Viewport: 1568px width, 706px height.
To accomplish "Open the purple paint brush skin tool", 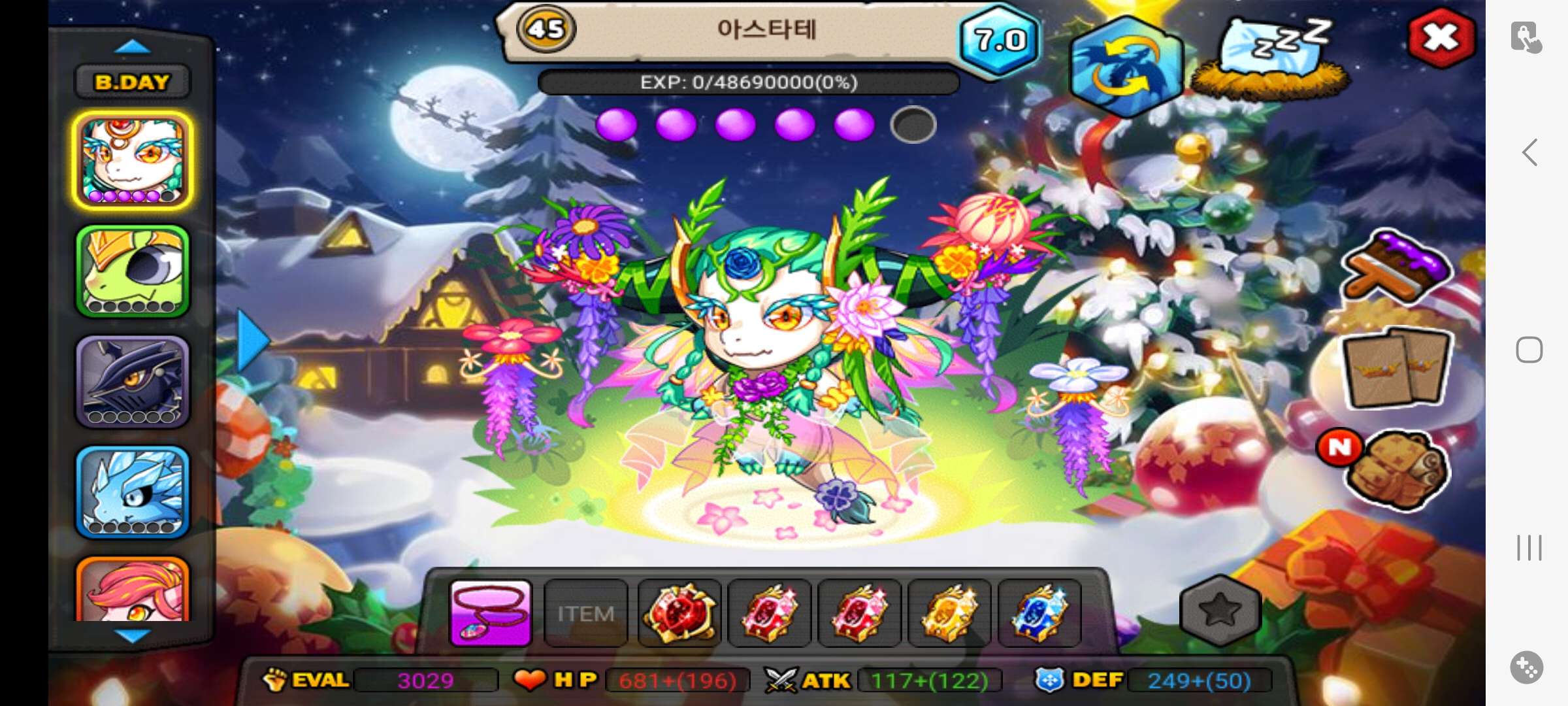I will pos(1397,267).
